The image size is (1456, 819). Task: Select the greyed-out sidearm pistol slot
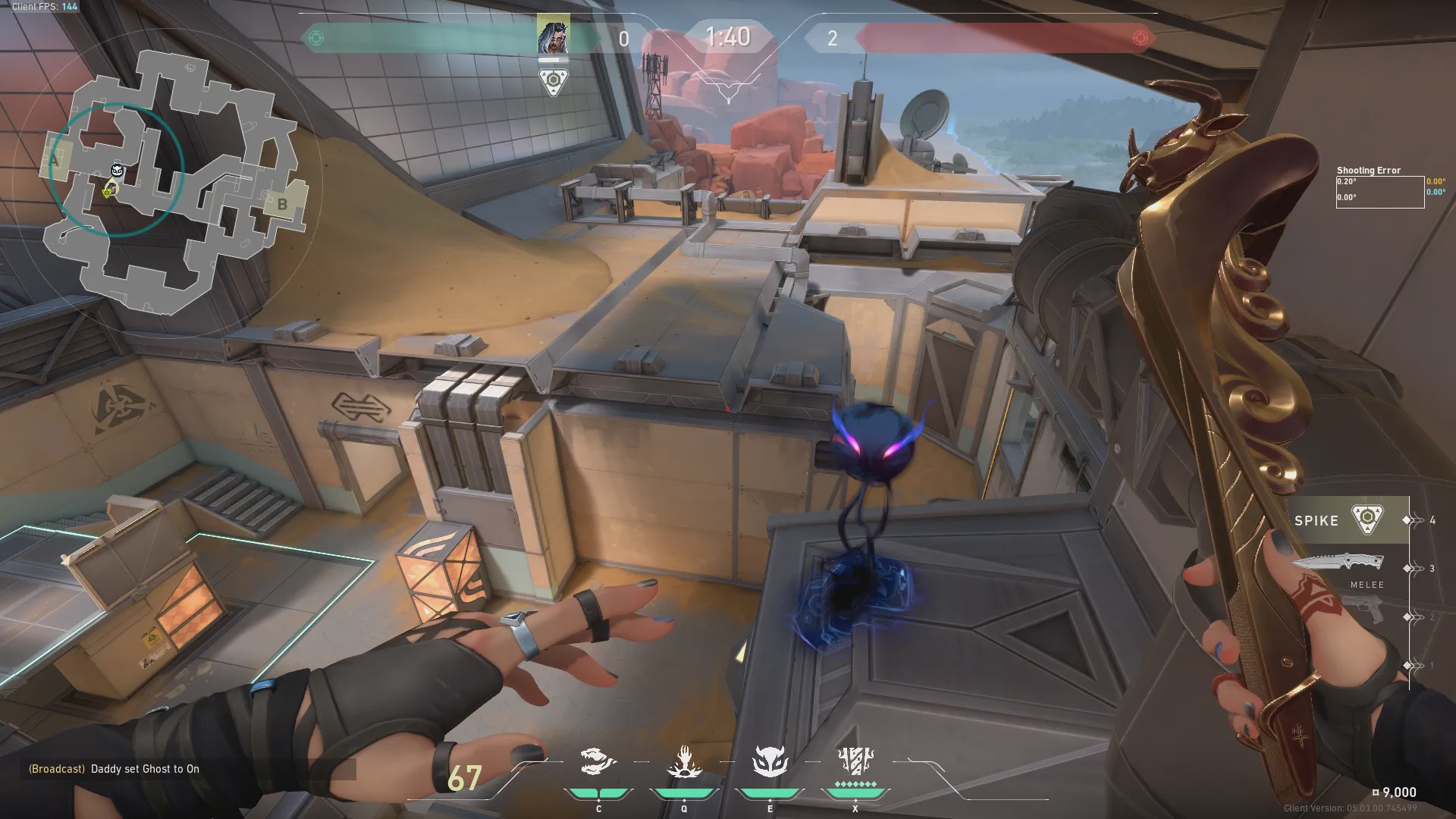[x=1363, y=609]
